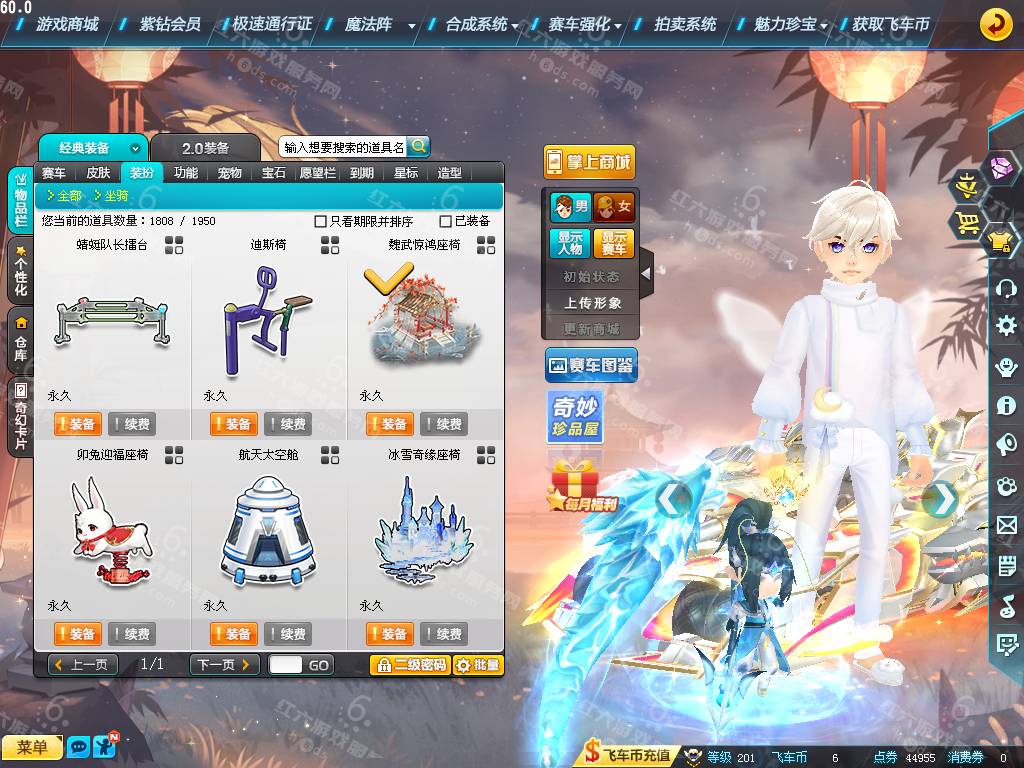Enable 只看期限并排序 sort checkbox

click(321, 221)
